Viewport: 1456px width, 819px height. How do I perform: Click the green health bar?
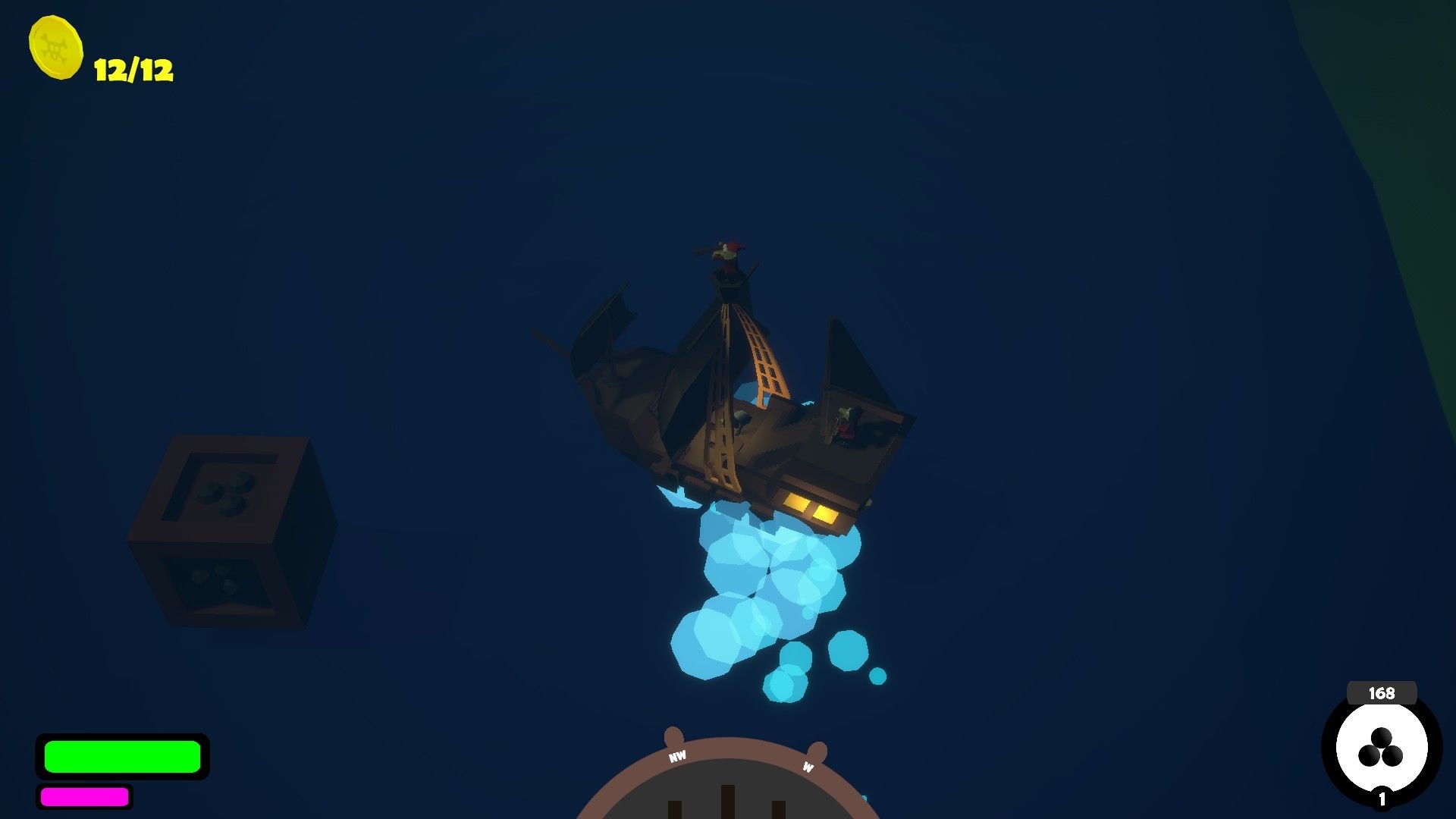pyautogui.click(x=123, y=757)
